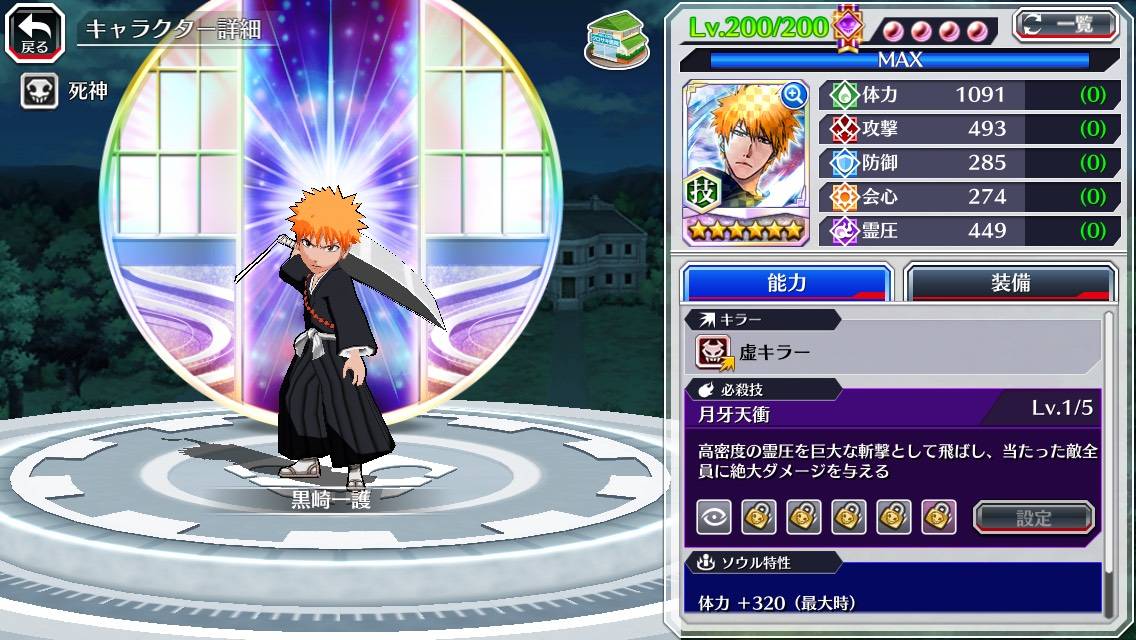The image size is (1136, 640).
Task: Open the 一覧 character list
Action: (1065, 25)
